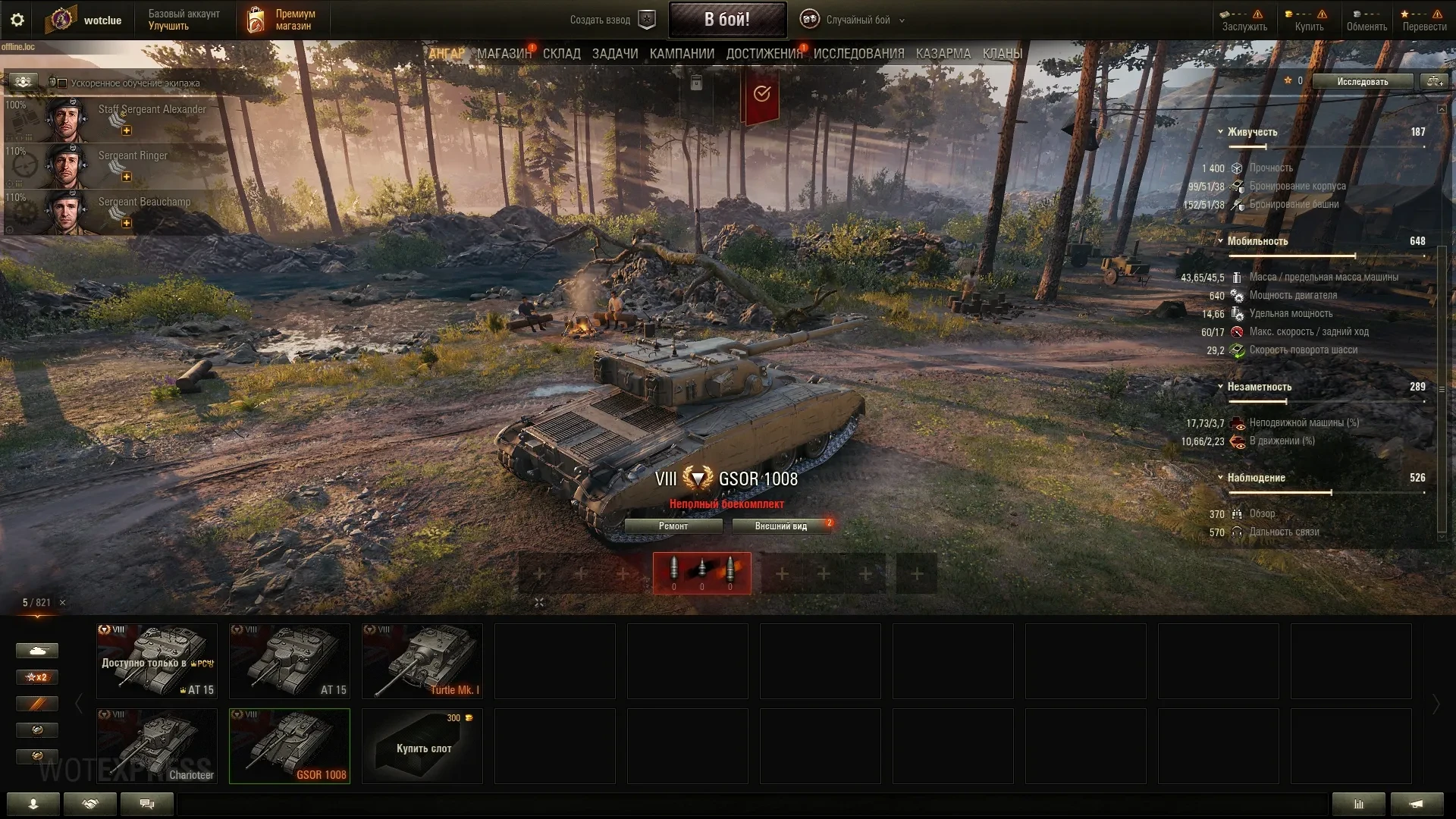Collapse the Мобильность stats section
Image resolution: width=1456 pixels, height=819 pixels.
click(1220, 241)
